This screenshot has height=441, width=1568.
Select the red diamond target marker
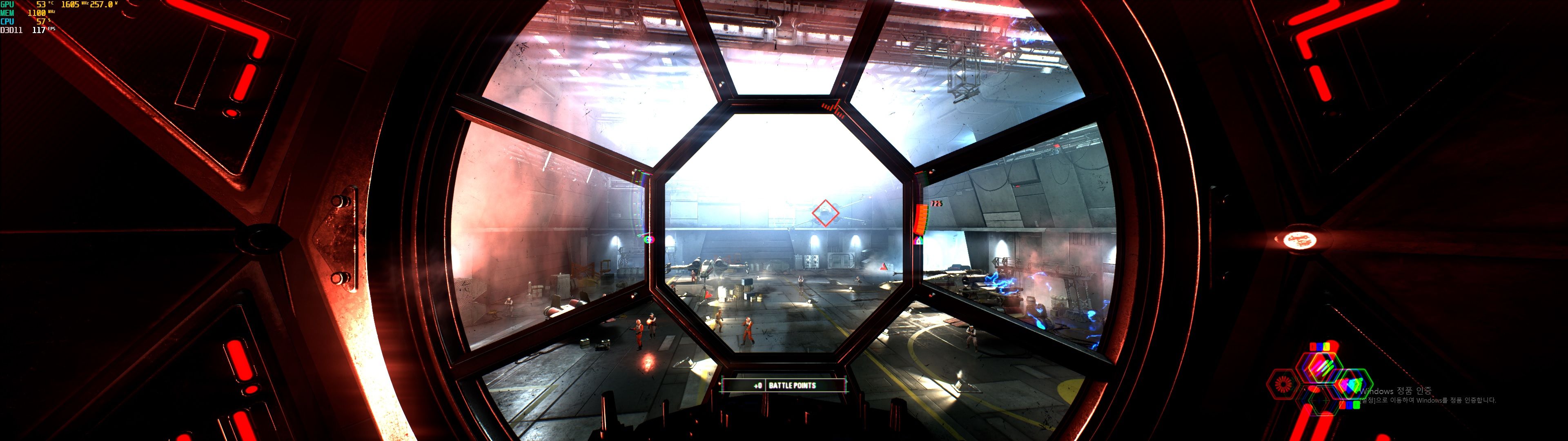coord(825,213)
